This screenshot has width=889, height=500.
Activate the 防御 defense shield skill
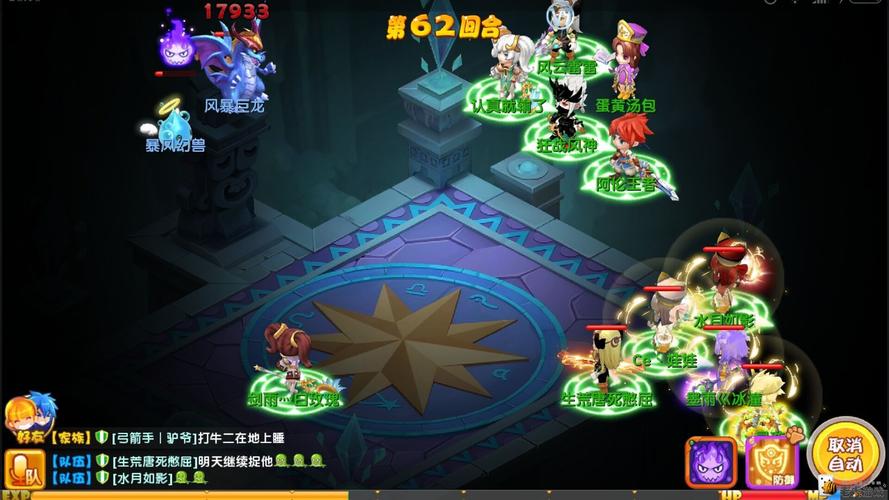(x=768, y=461)
